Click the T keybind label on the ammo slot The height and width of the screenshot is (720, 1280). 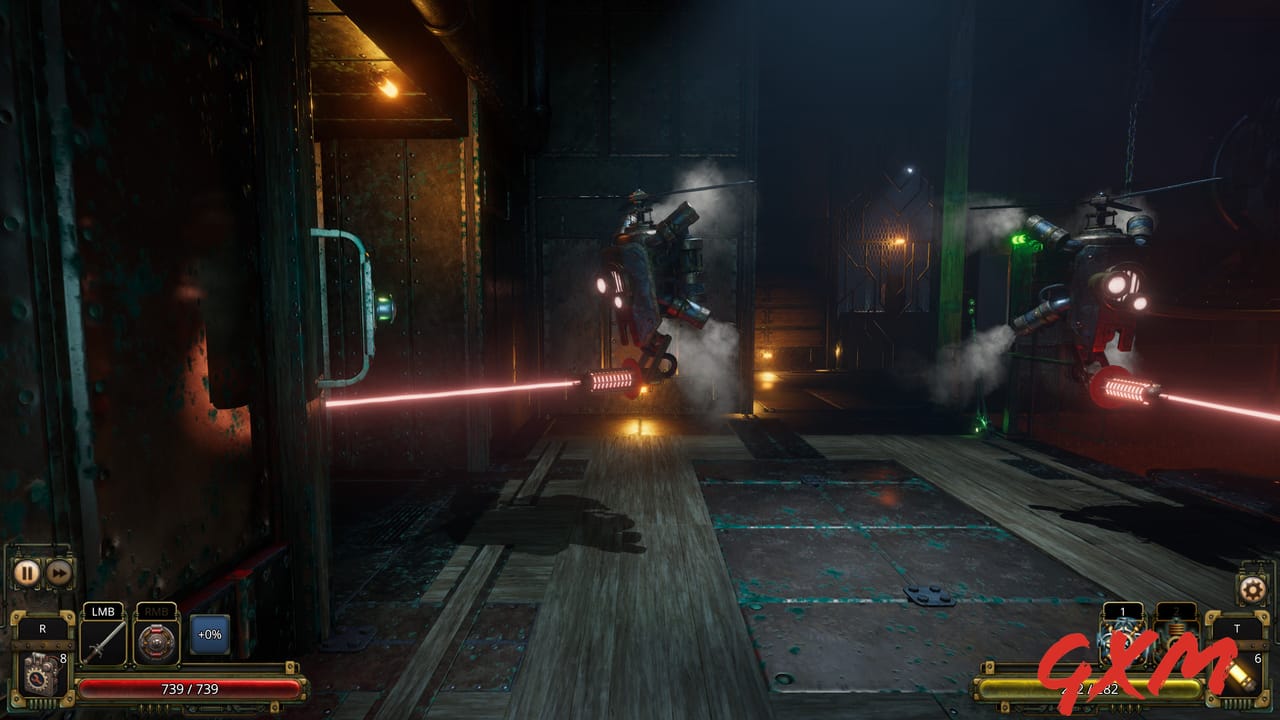[x=1237, y=629]
